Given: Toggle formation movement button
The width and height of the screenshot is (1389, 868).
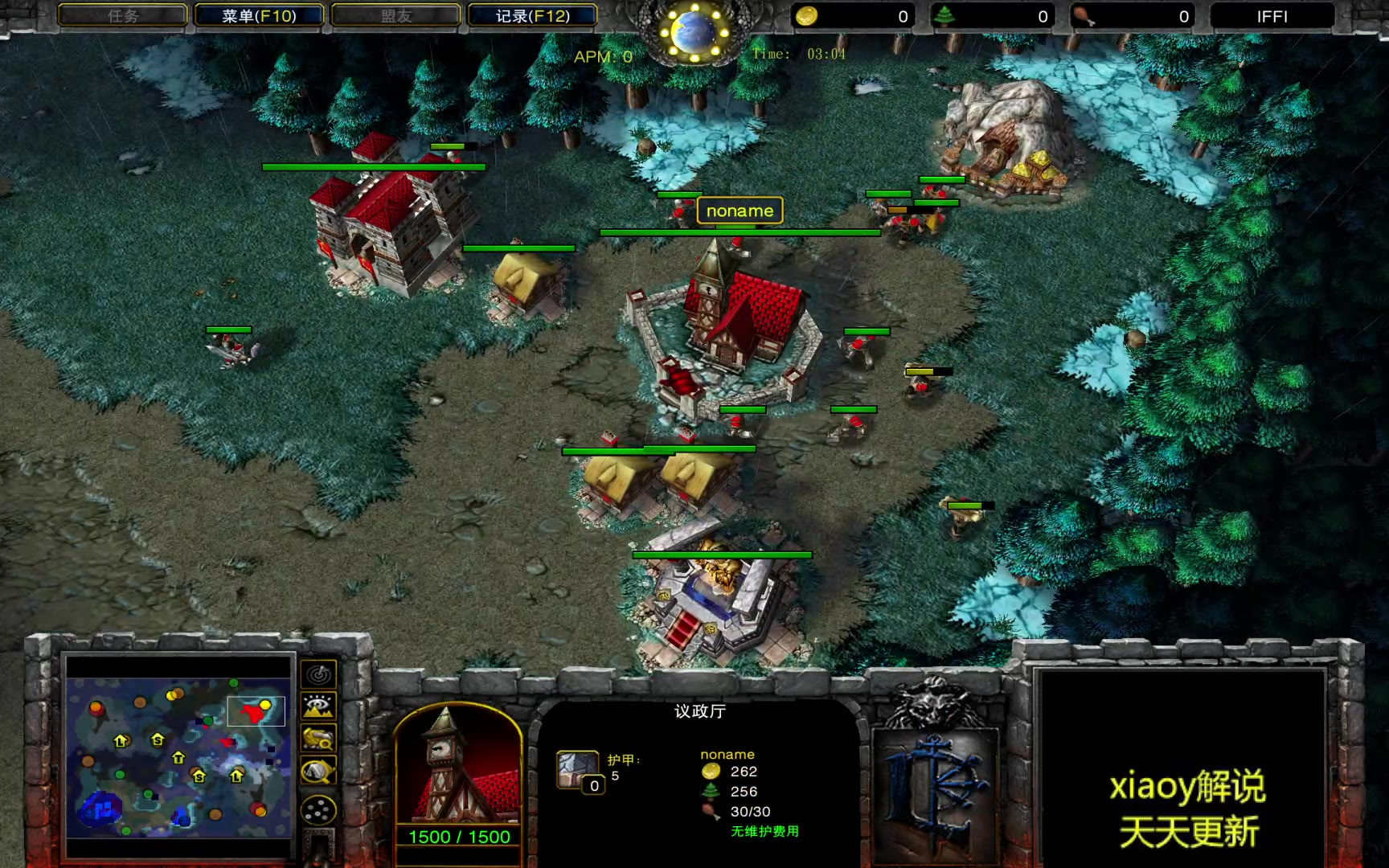Looking at the screenshot, I should point(318,809).
